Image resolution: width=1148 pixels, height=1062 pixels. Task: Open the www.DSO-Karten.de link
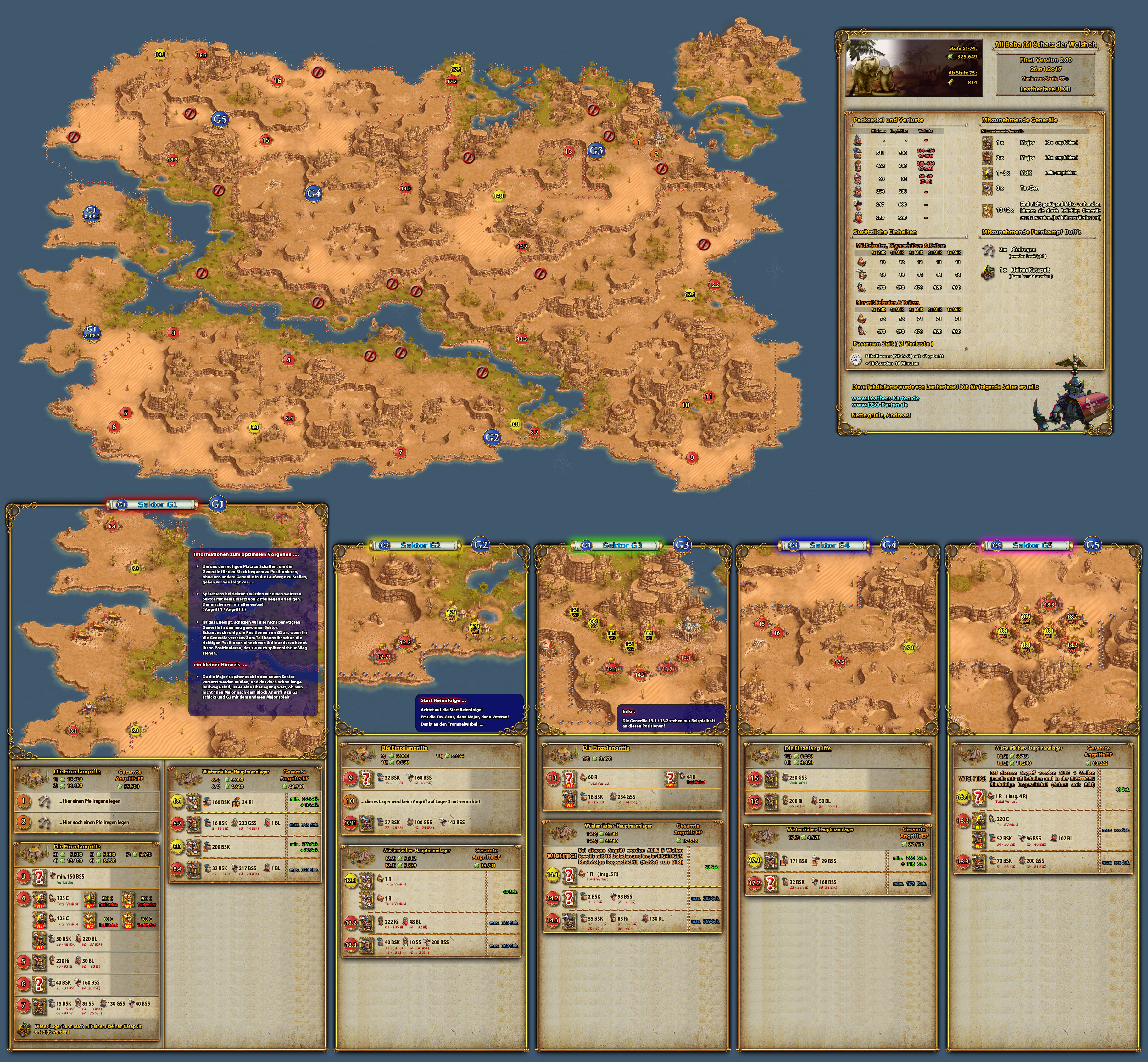click(880, 405)
